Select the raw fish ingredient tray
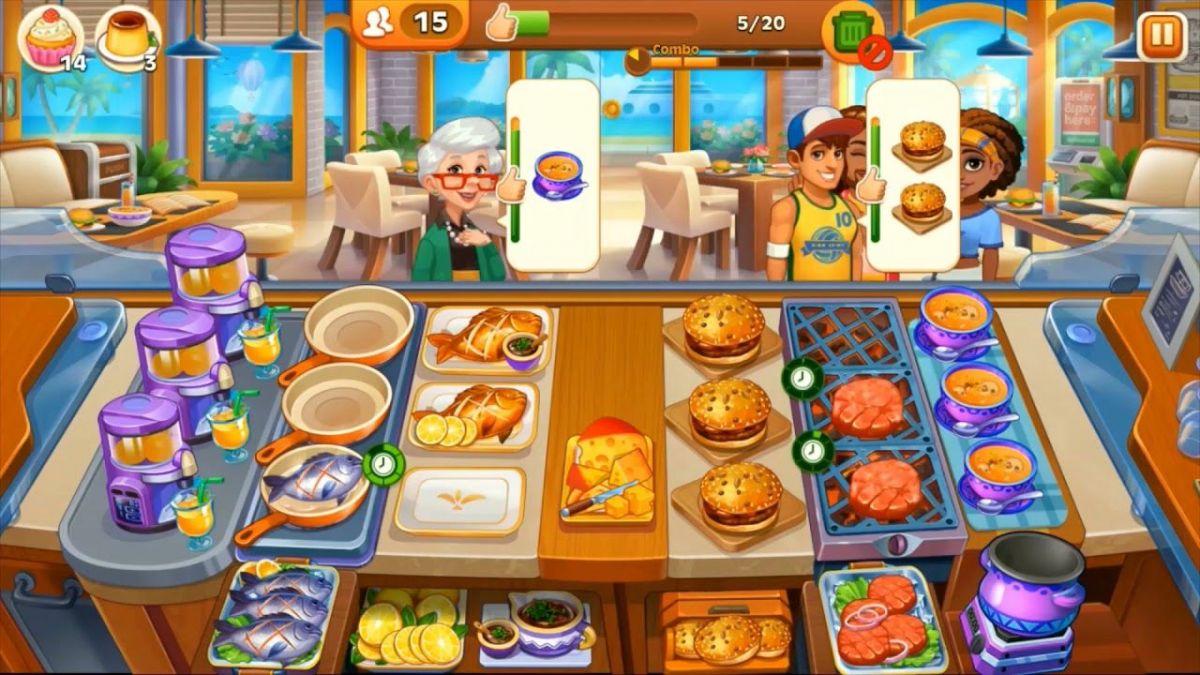This screenshot has height=675, width=1200. [270, 610]
